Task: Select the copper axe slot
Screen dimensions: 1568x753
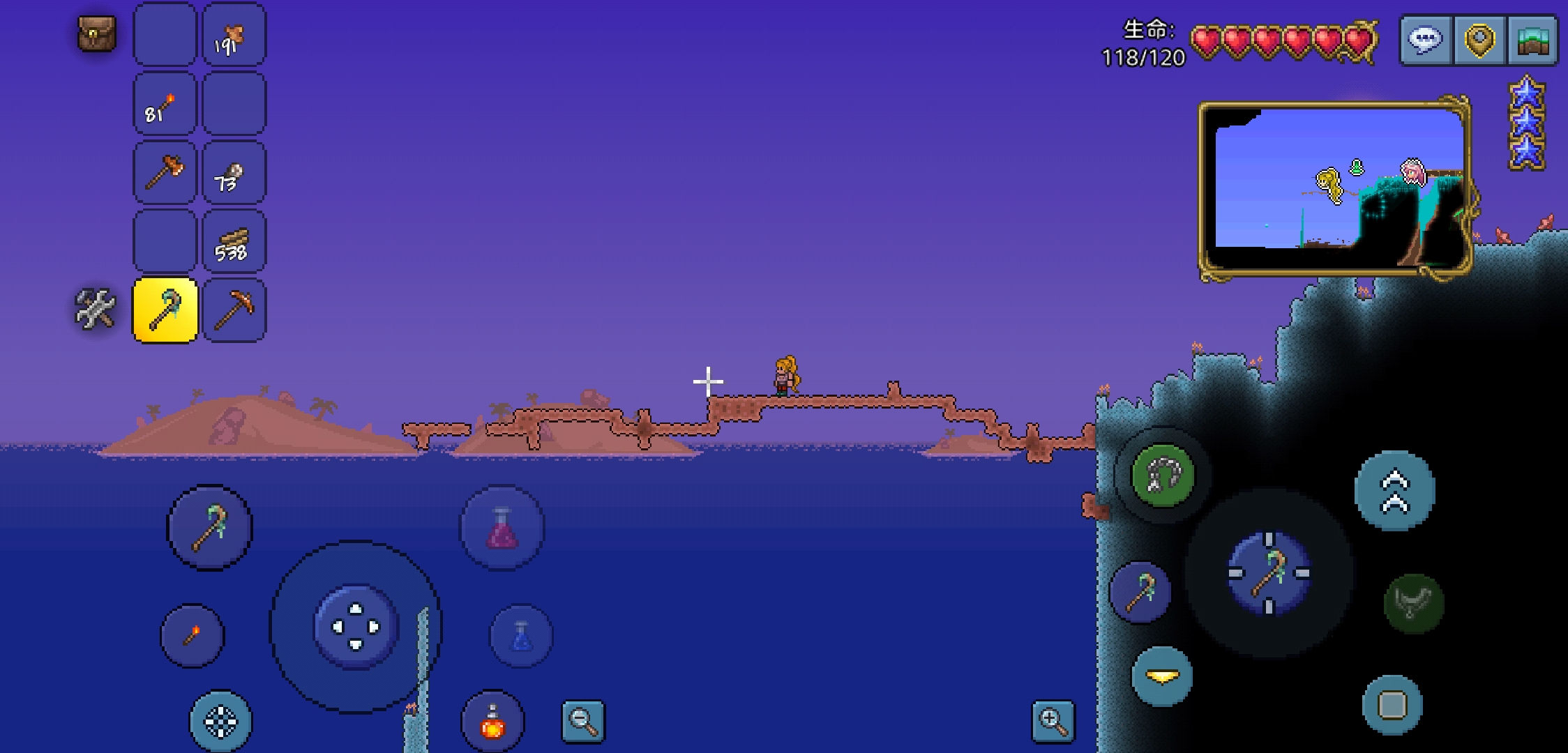Action: point(165,173)
